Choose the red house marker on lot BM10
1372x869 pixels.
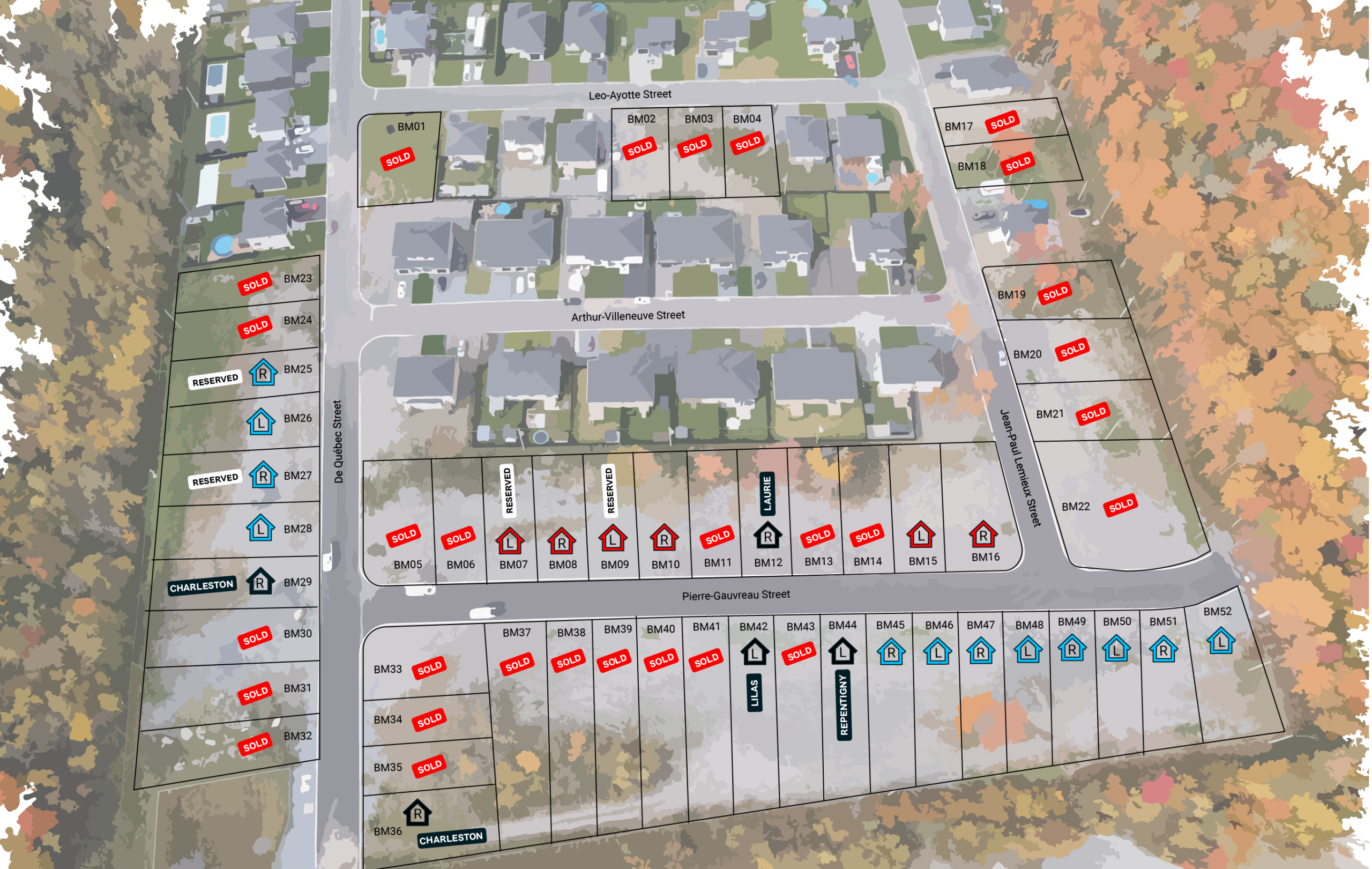tap(664, 538)
